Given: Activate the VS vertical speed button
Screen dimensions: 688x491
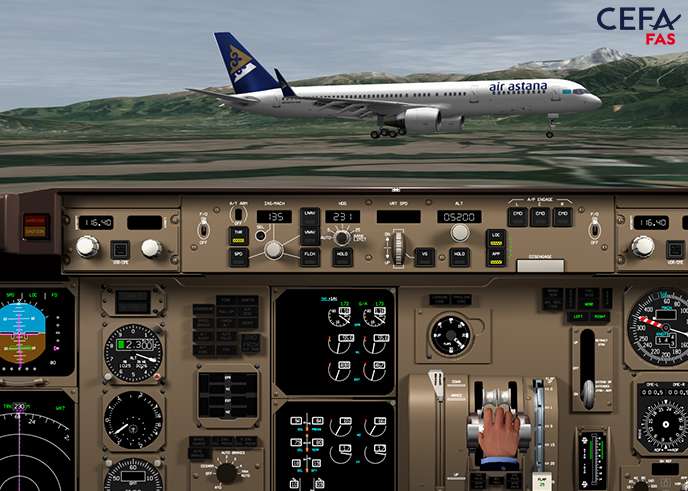Looking at the screenshot, I should click(x=424, y=257).
